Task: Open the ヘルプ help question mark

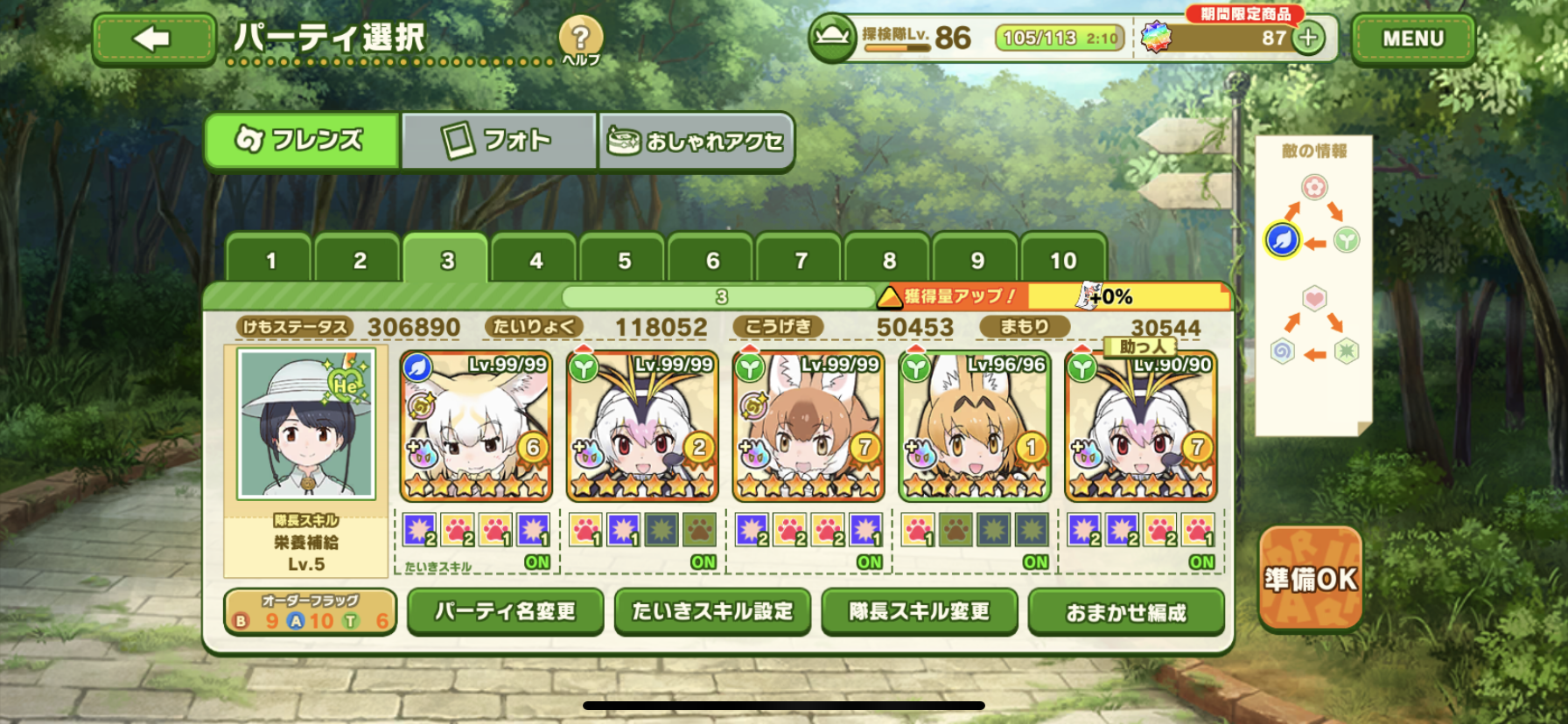Action: coord(580,39)
